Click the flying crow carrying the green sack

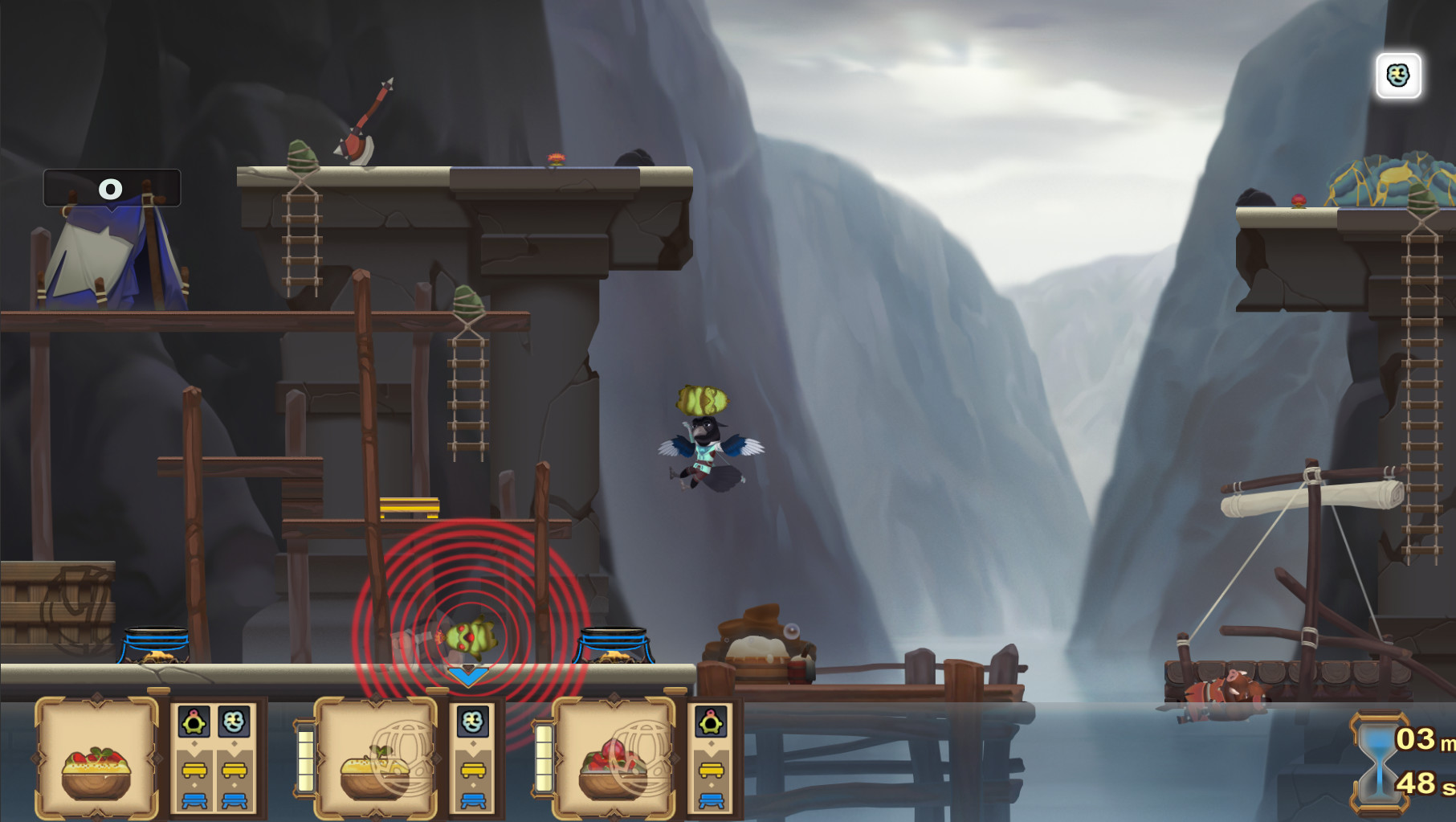coord(703,446)
